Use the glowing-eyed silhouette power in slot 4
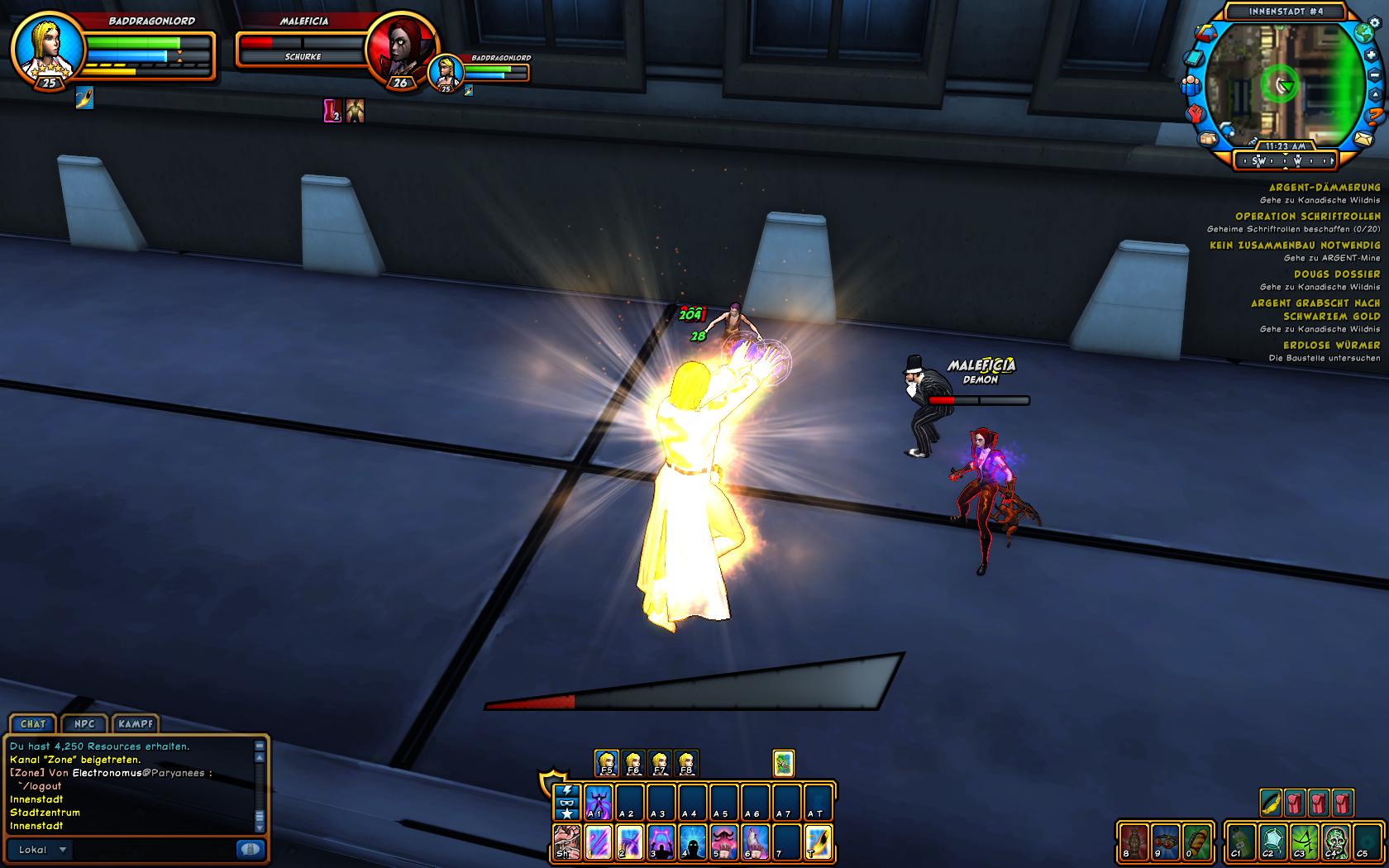This screenshot has width=1389, height=868. (x=693, y=843)
